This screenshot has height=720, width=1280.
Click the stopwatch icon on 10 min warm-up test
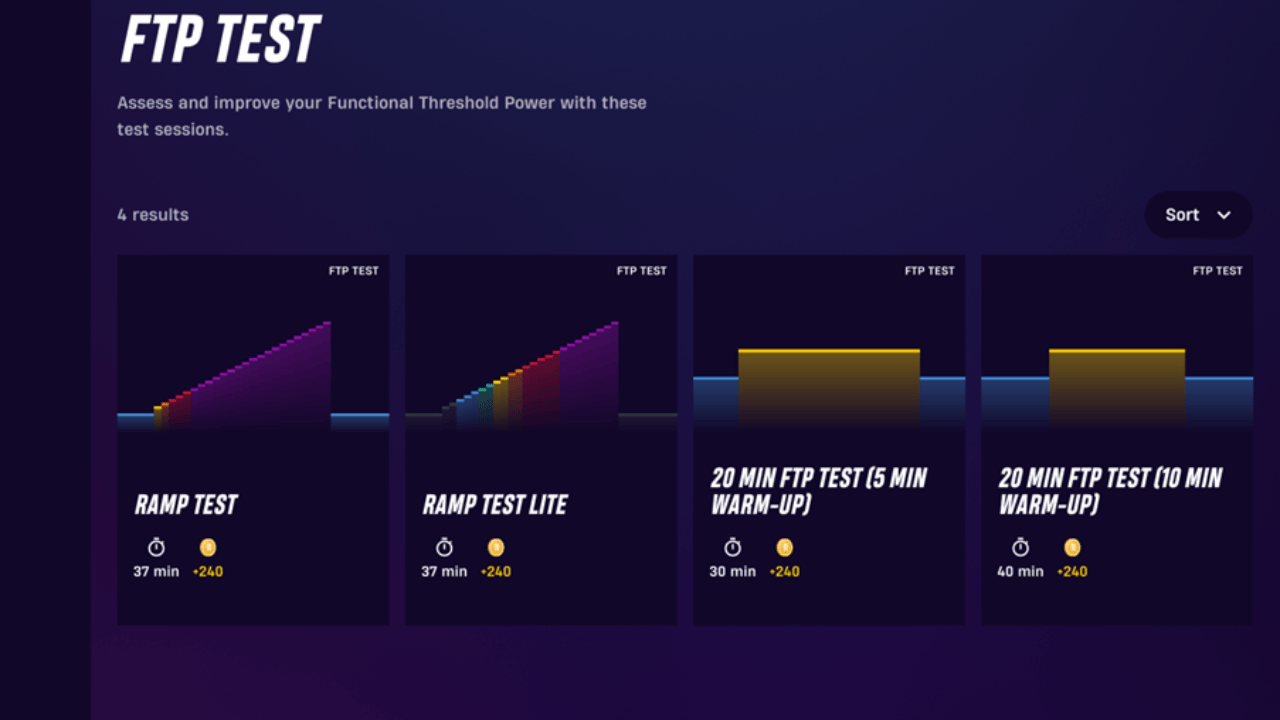coord(1019,547)
